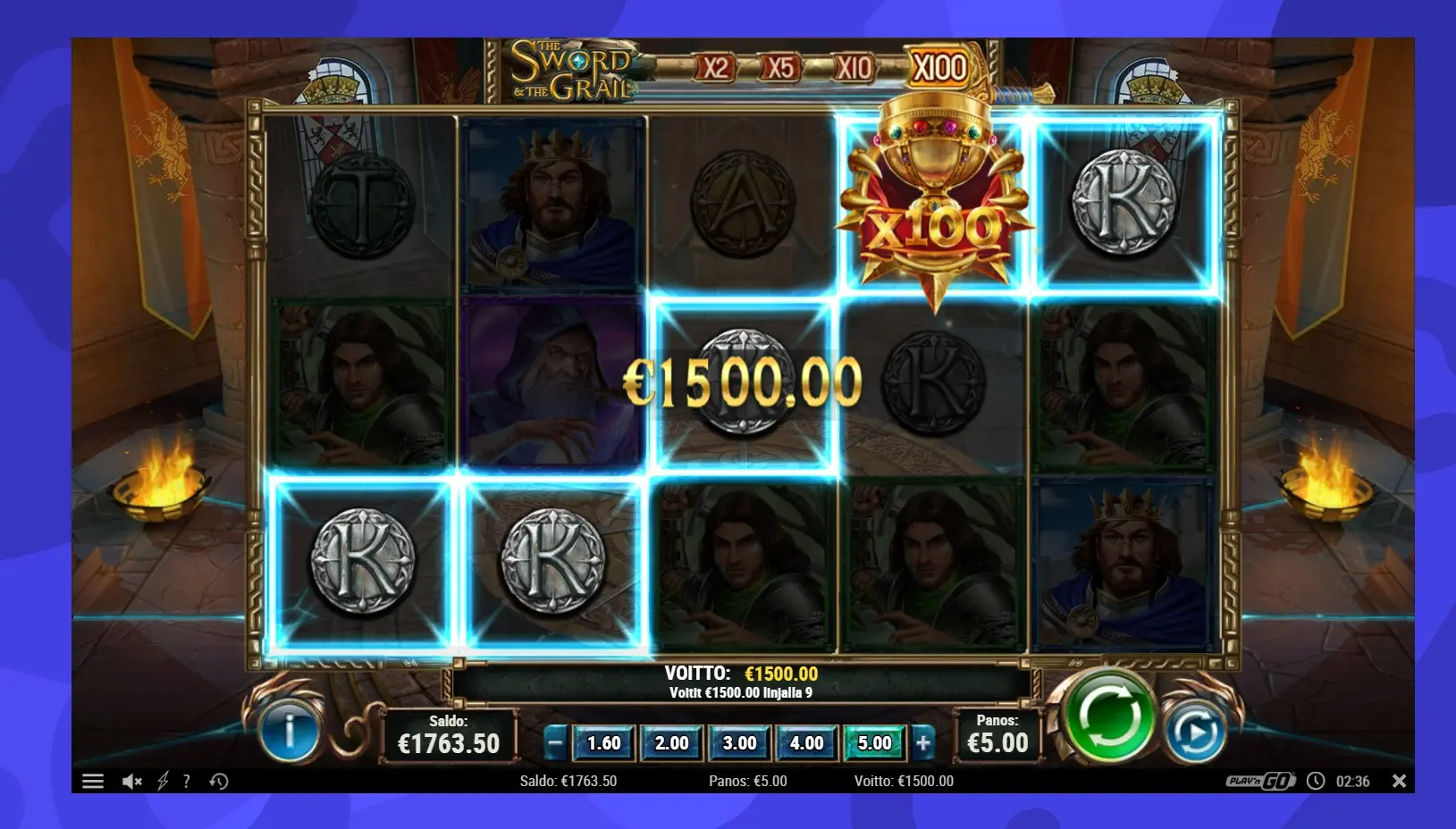Choose the 2.00 bet amount
The image size is (1456, 829).
[x=671, y=742]
